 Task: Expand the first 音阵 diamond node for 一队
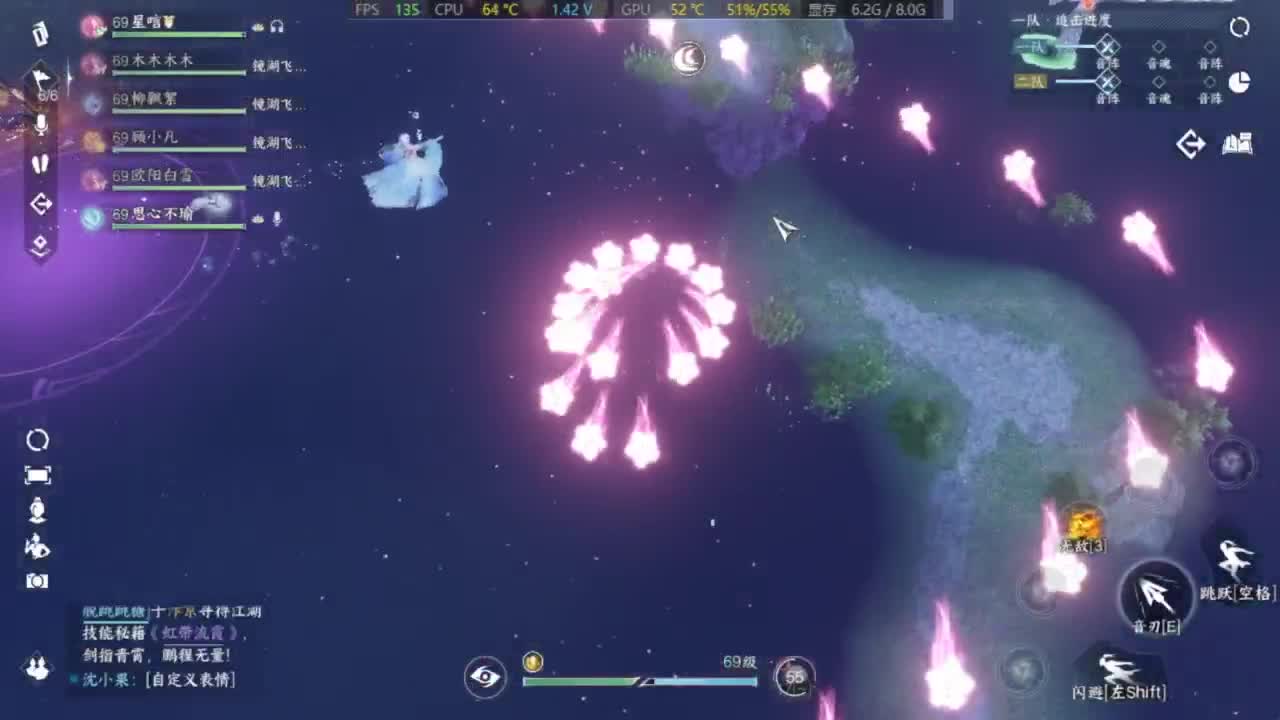pos(1109,45)
